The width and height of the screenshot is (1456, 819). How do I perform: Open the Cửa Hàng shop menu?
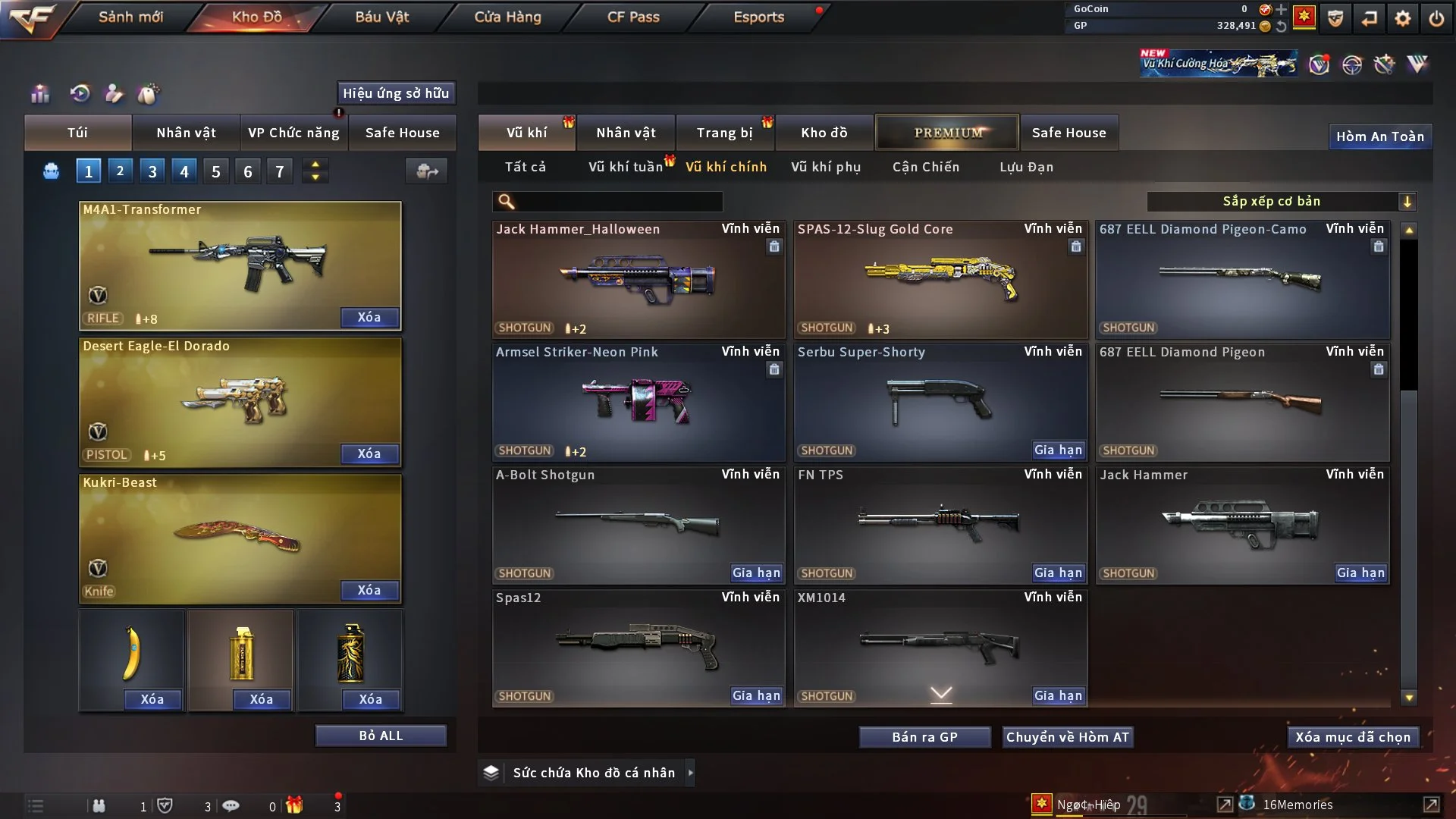coord(507,17)
